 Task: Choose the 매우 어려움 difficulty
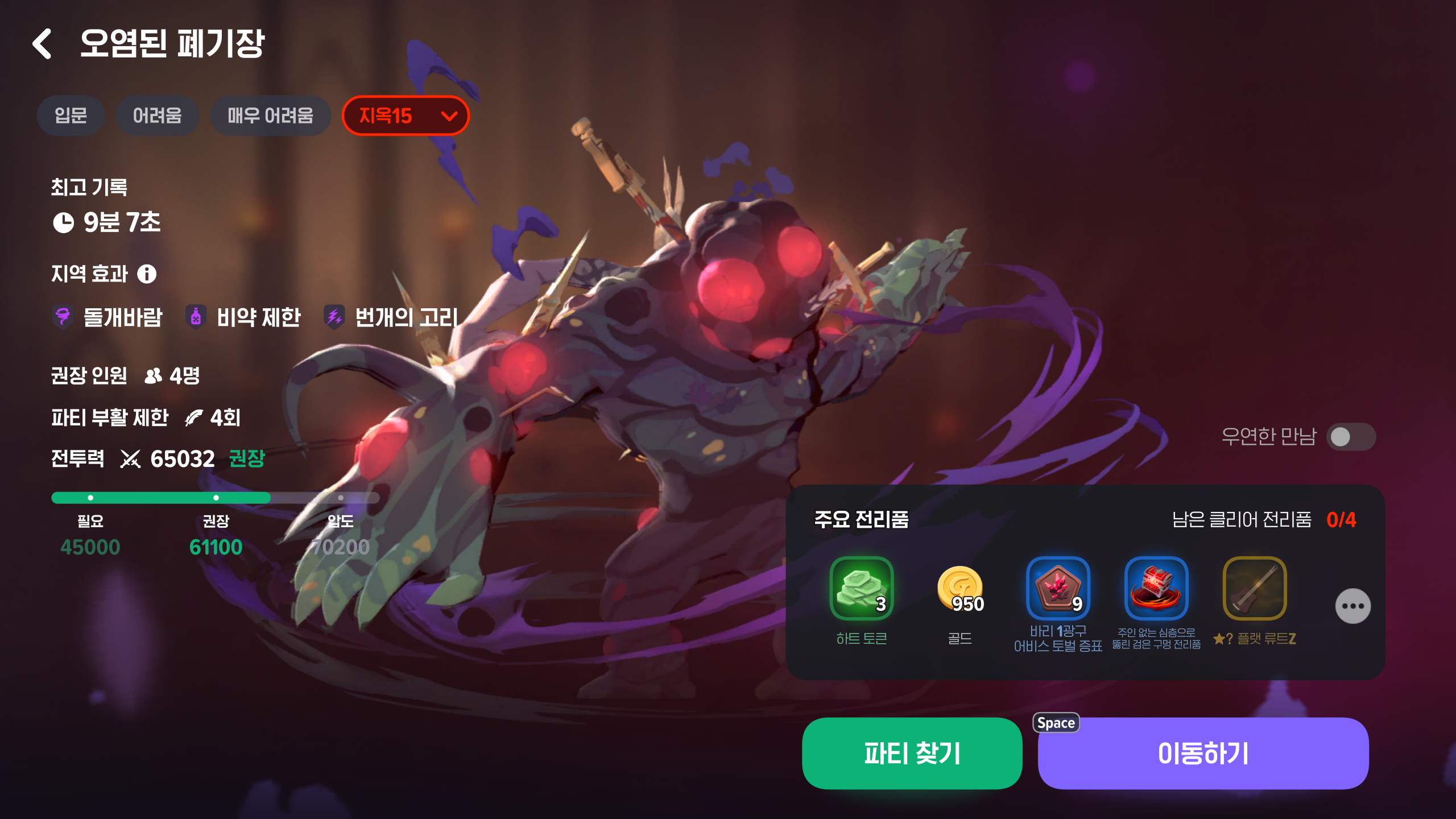point(270,116)
